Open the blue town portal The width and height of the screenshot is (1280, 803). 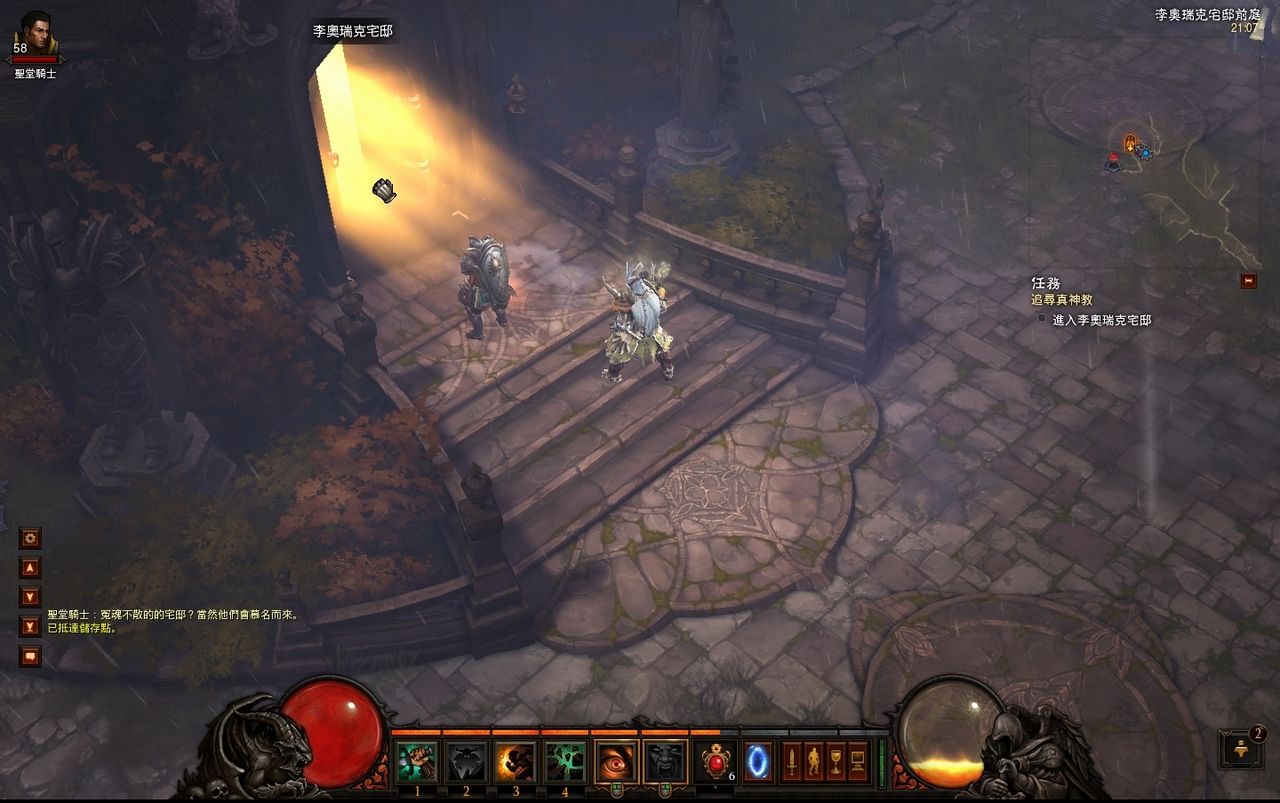coord(758,762)
